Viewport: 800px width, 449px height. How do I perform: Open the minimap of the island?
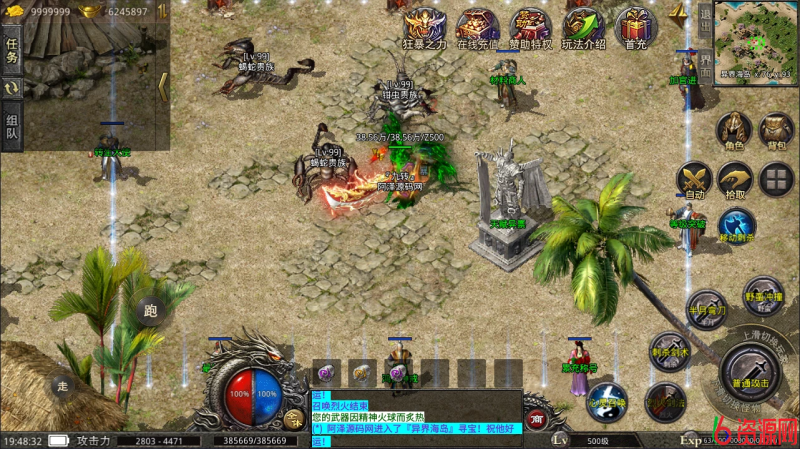point(756,40)
